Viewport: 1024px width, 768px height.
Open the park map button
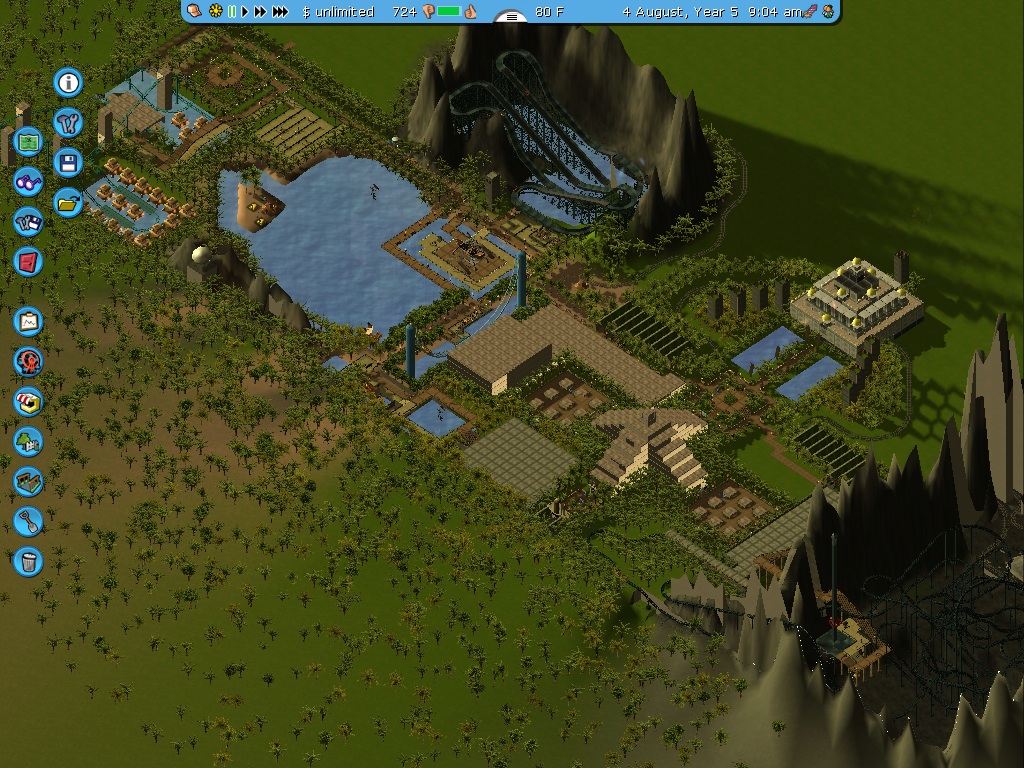pyautogui.click(x=29, y=142)
